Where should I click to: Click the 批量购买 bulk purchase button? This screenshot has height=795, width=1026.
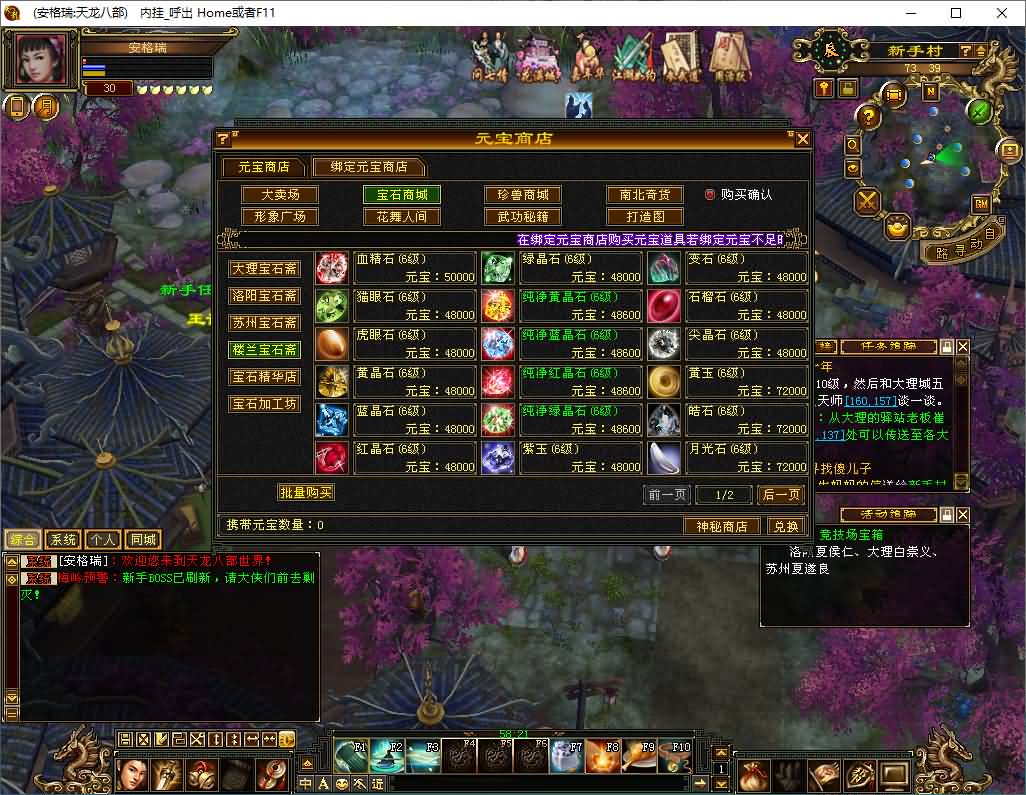coord(305,492)
